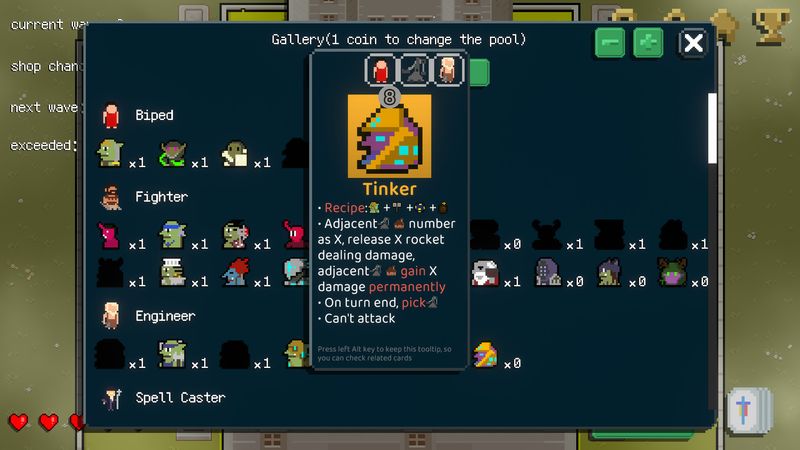Select the Tinker card in the Engineer row
Screen dimensions: 800x450
[485, 353]
